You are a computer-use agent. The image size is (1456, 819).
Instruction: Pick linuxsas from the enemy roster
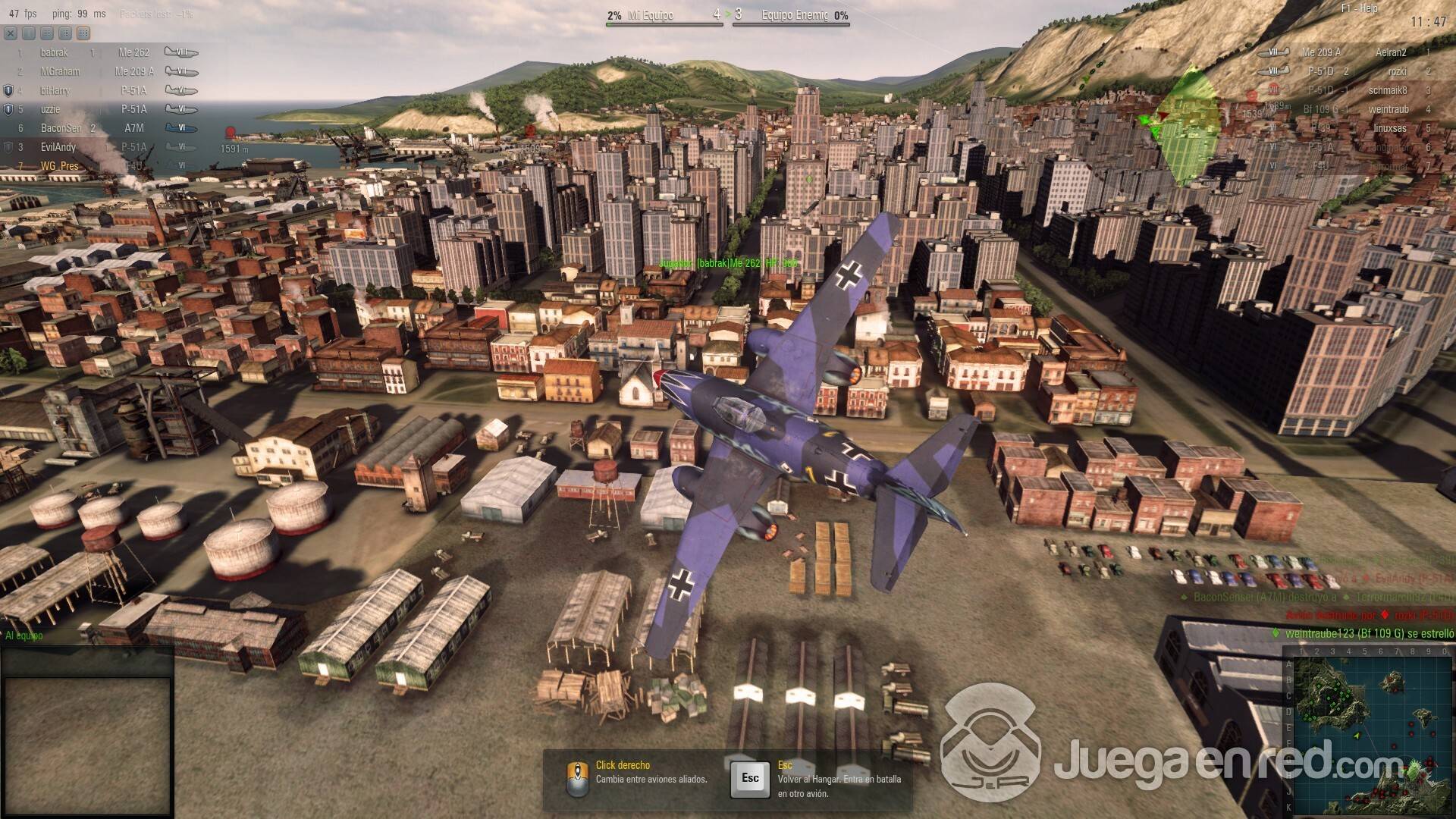(1357, 128)
